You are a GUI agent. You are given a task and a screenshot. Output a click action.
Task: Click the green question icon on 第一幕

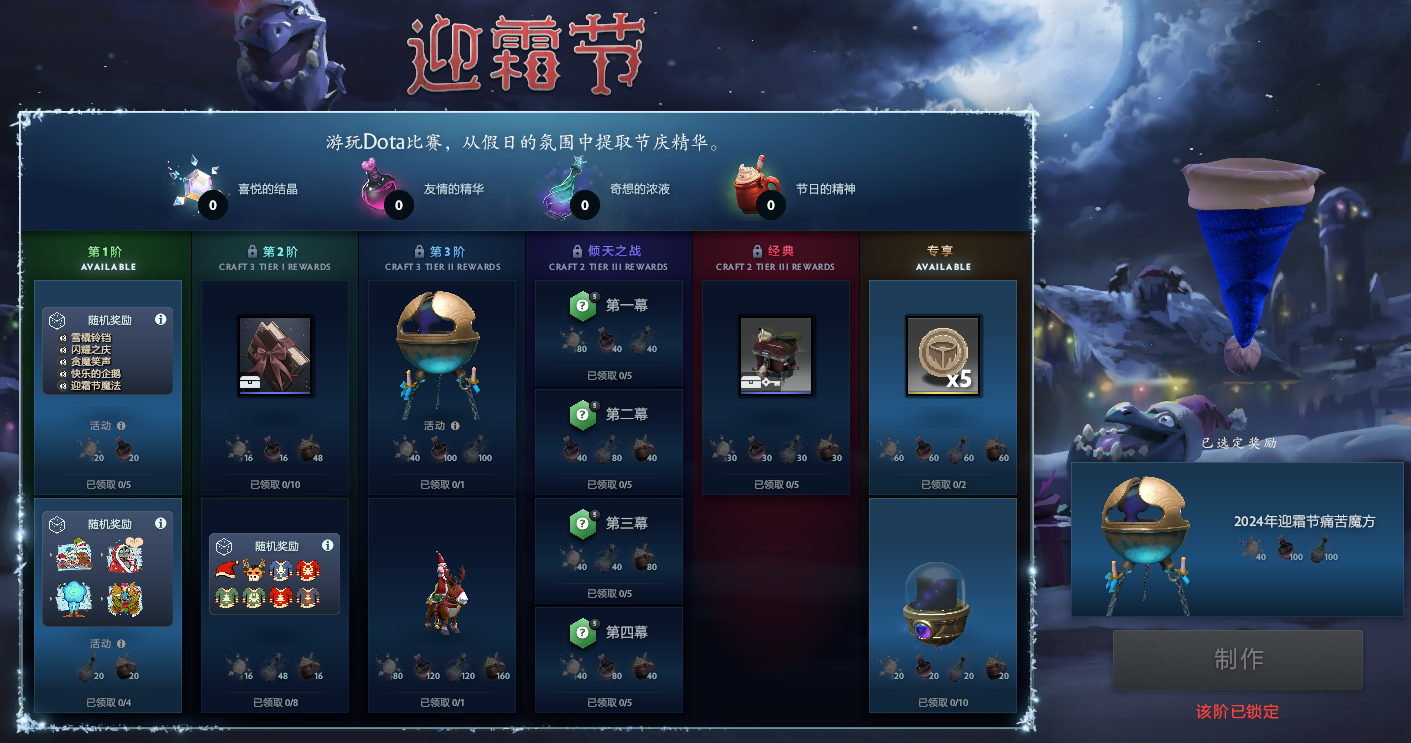pyautogui.click(x=582, y=305)
